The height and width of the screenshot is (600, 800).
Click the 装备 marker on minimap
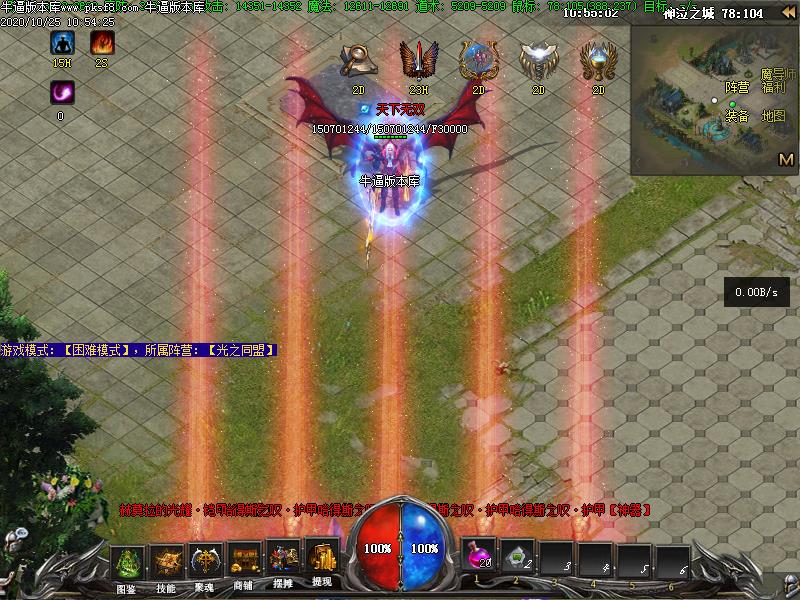(737, 116)
